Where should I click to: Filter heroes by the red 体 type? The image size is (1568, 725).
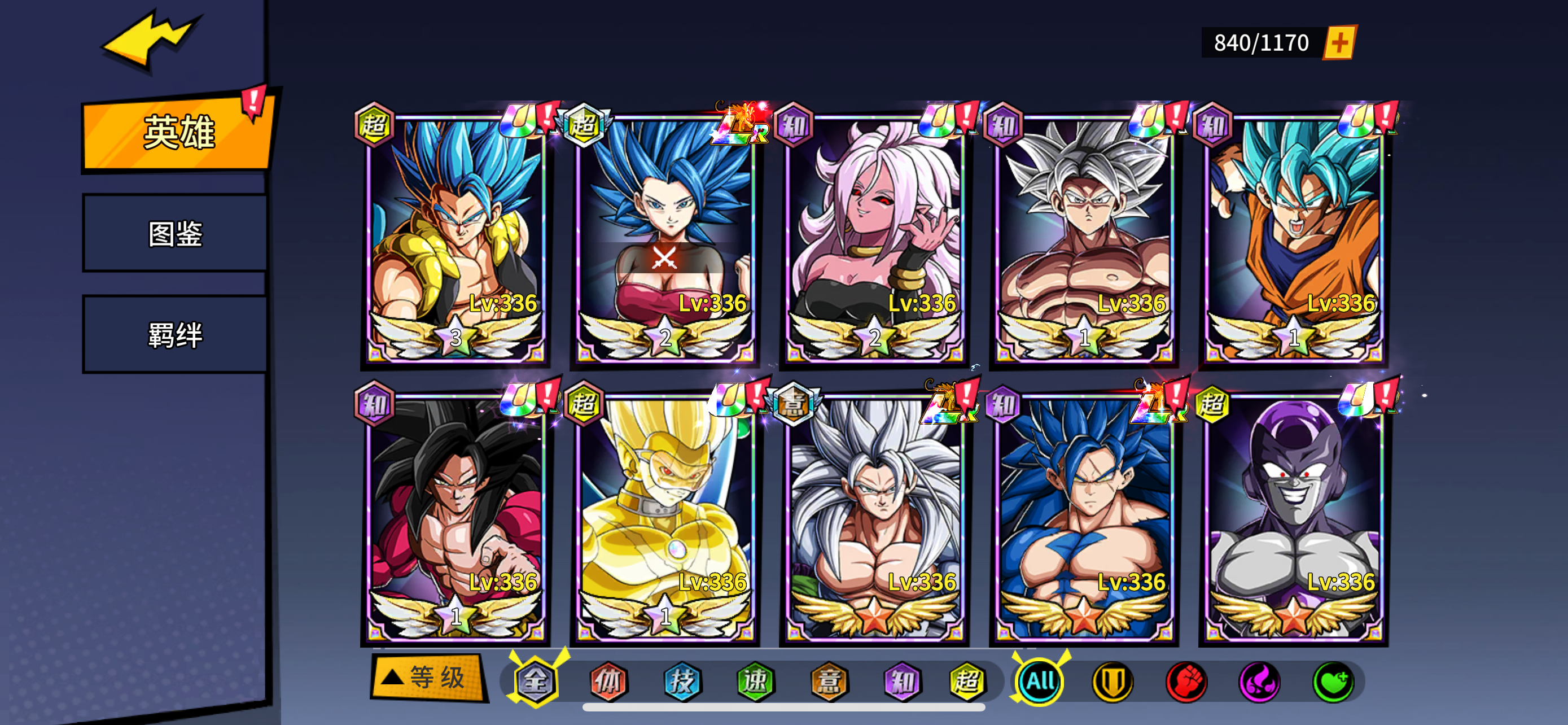point(608,681)
